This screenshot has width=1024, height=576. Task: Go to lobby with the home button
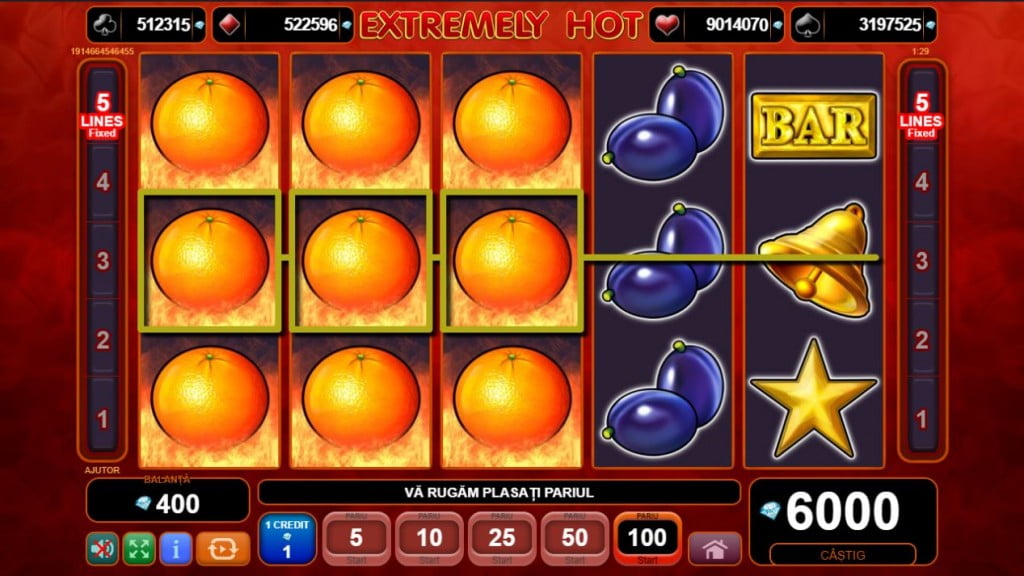715,548
